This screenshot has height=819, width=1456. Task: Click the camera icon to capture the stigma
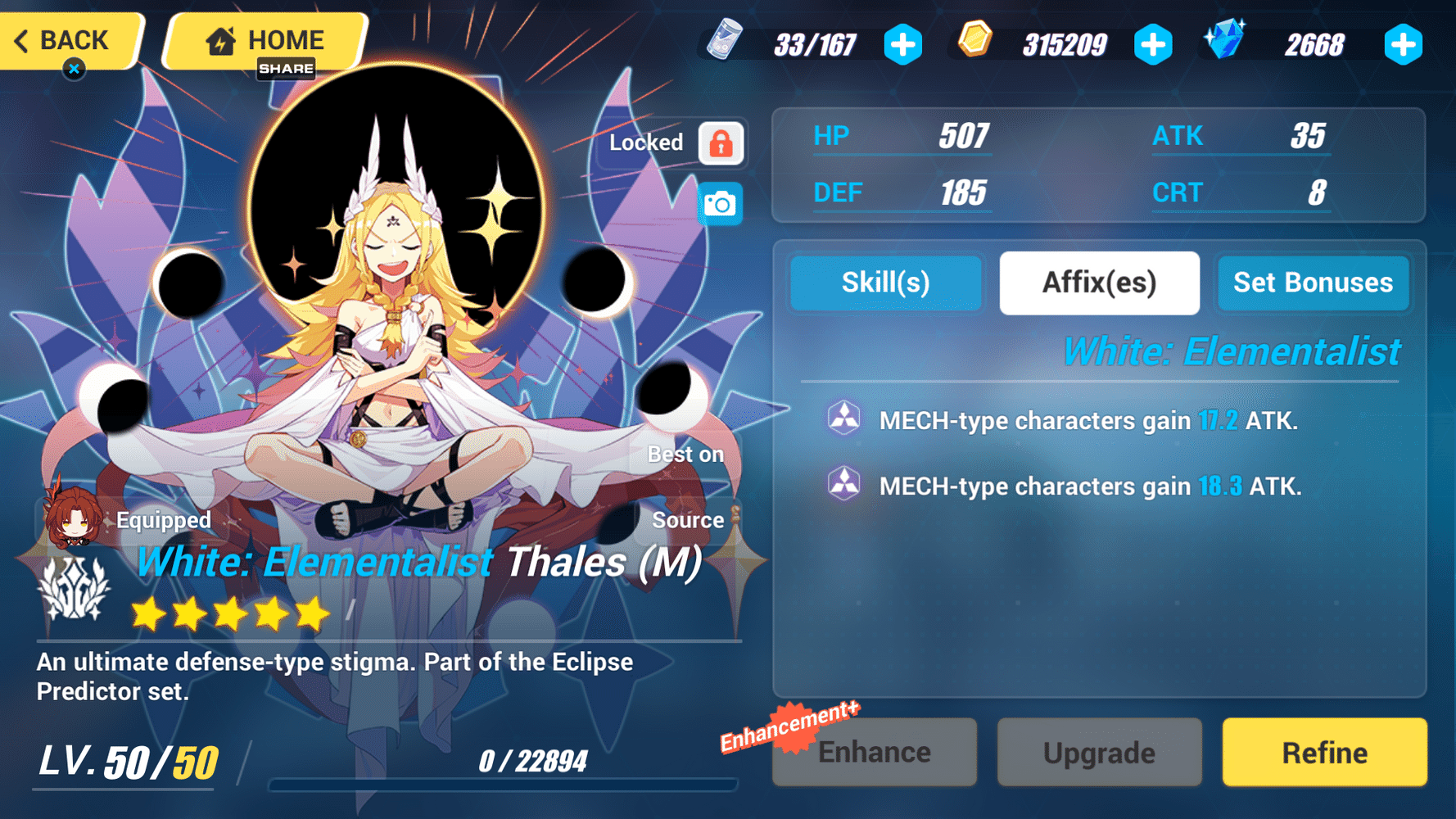click(720, 202)
